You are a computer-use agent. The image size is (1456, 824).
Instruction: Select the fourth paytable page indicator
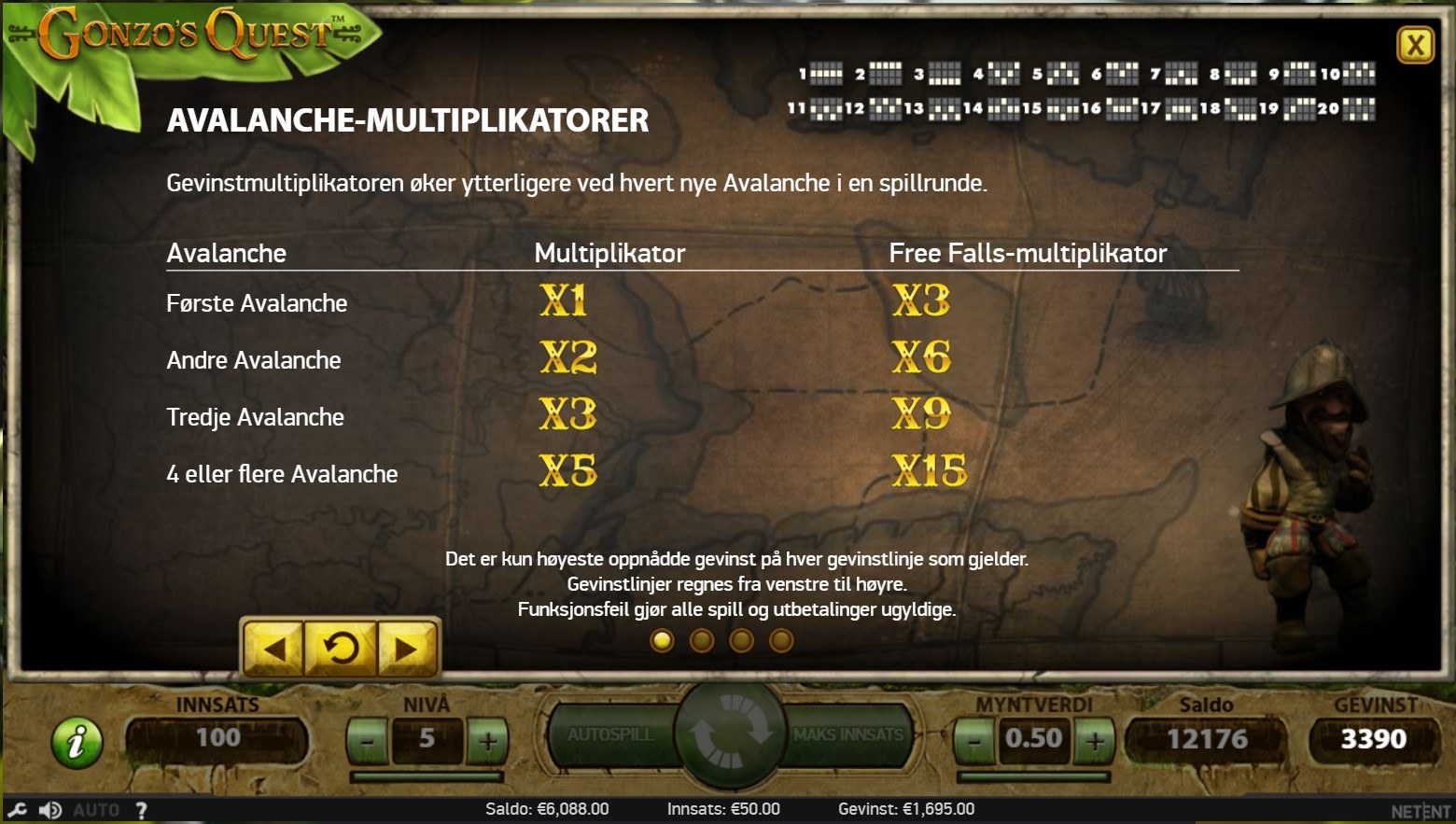click(781, 640)
